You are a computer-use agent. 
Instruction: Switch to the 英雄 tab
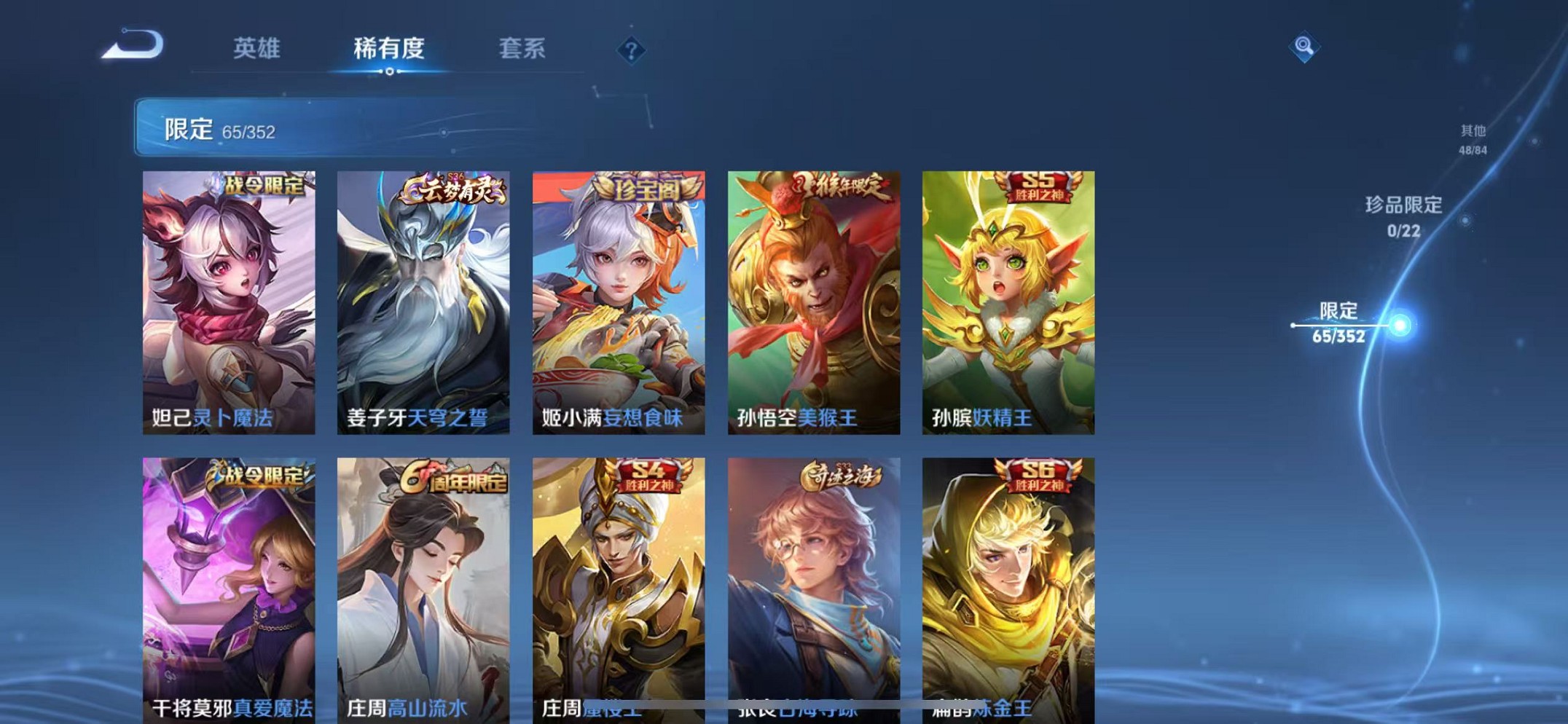(x=256, y=50)
